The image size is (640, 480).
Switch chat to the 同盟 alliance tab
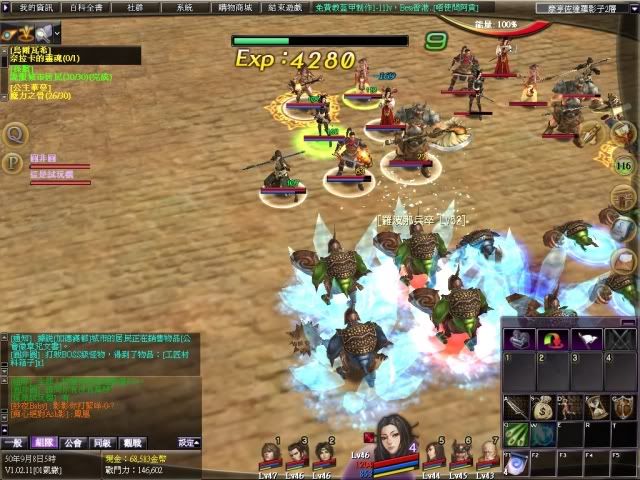(102, 442)
